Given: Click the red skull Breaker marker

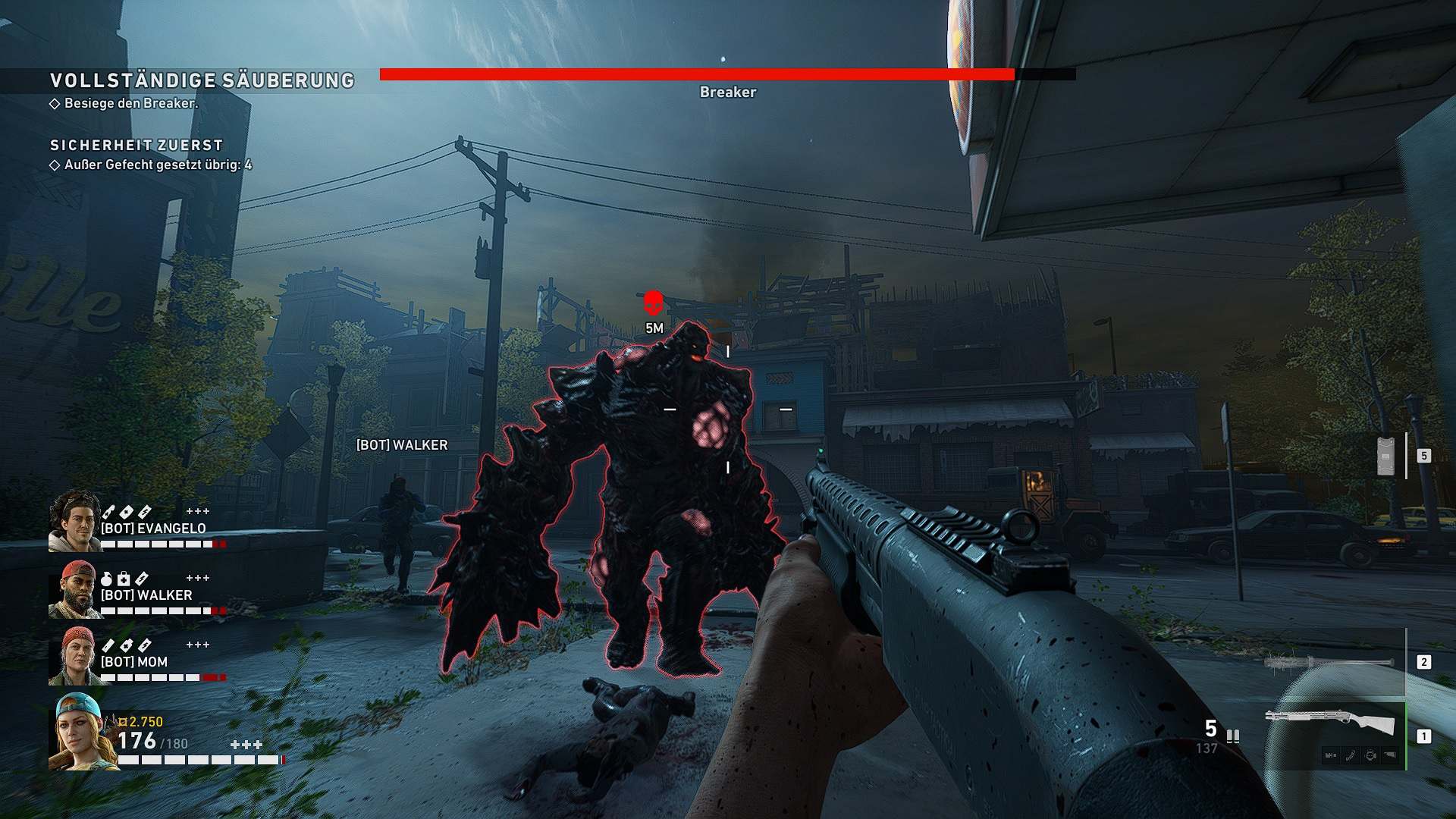Looking at the screenshot, I should (653, 303).
